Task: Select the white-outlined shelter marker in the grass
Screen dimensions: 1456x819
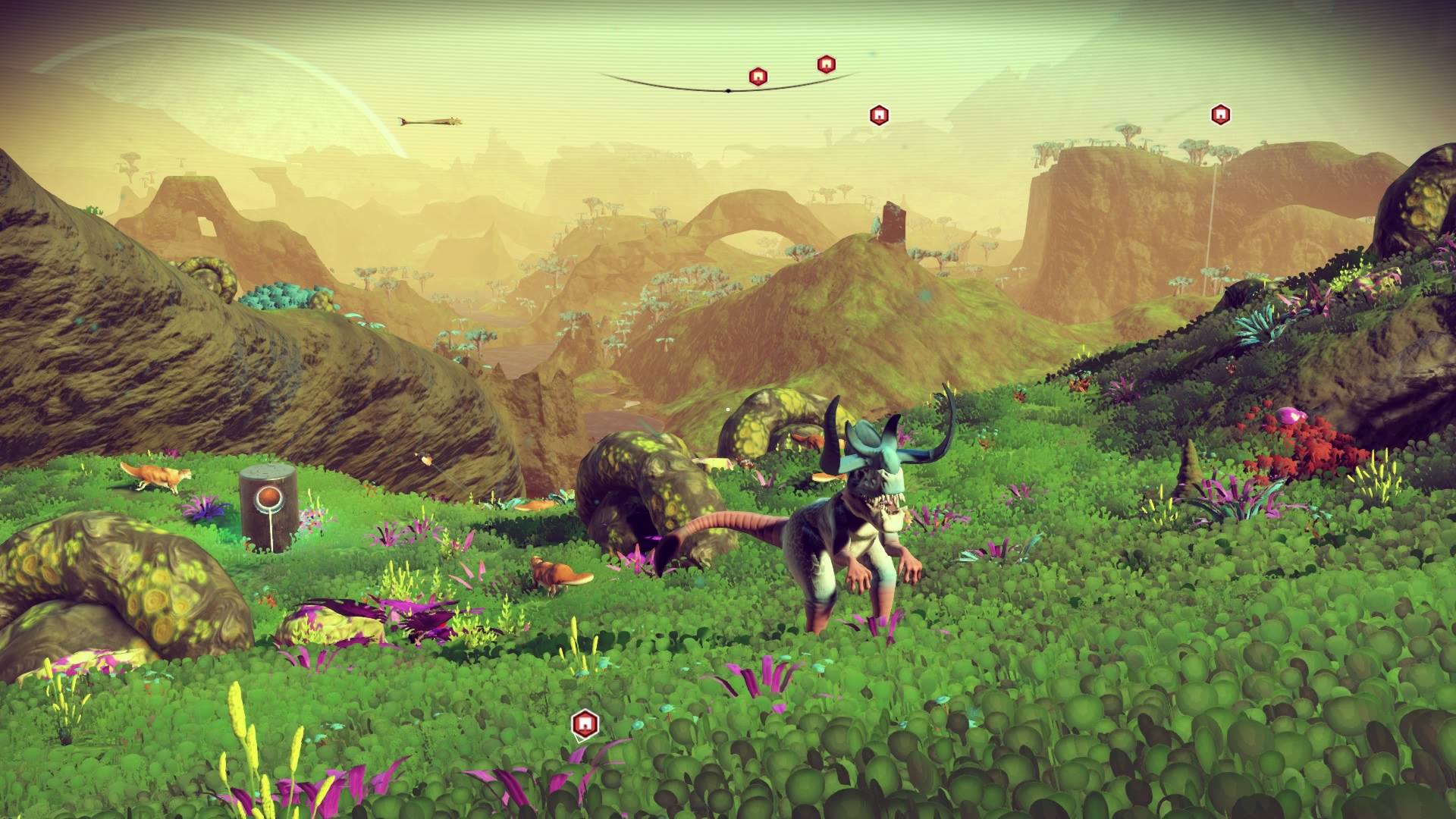Action: pyautogui.click(x=583, y=724)
